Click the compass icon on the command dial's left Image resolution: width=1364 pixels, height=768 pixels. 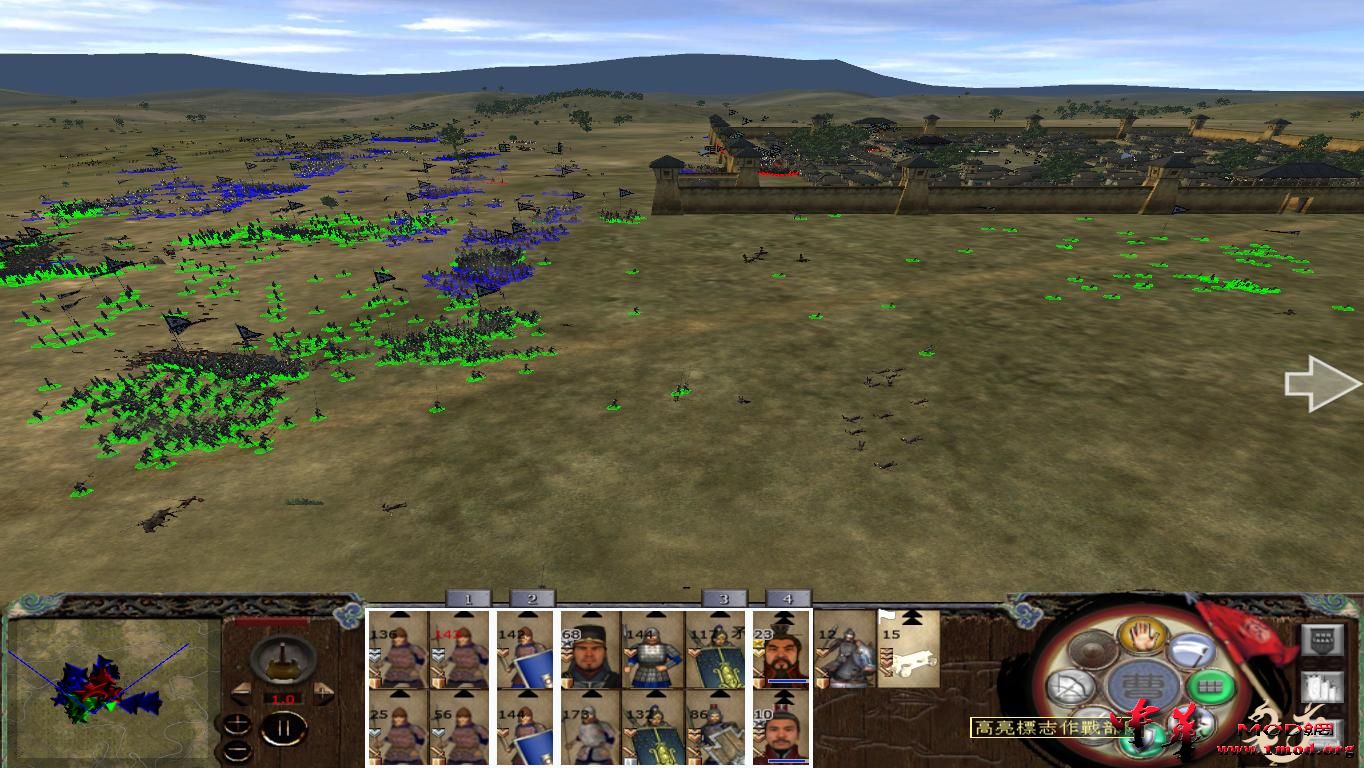coord(1073,687)
